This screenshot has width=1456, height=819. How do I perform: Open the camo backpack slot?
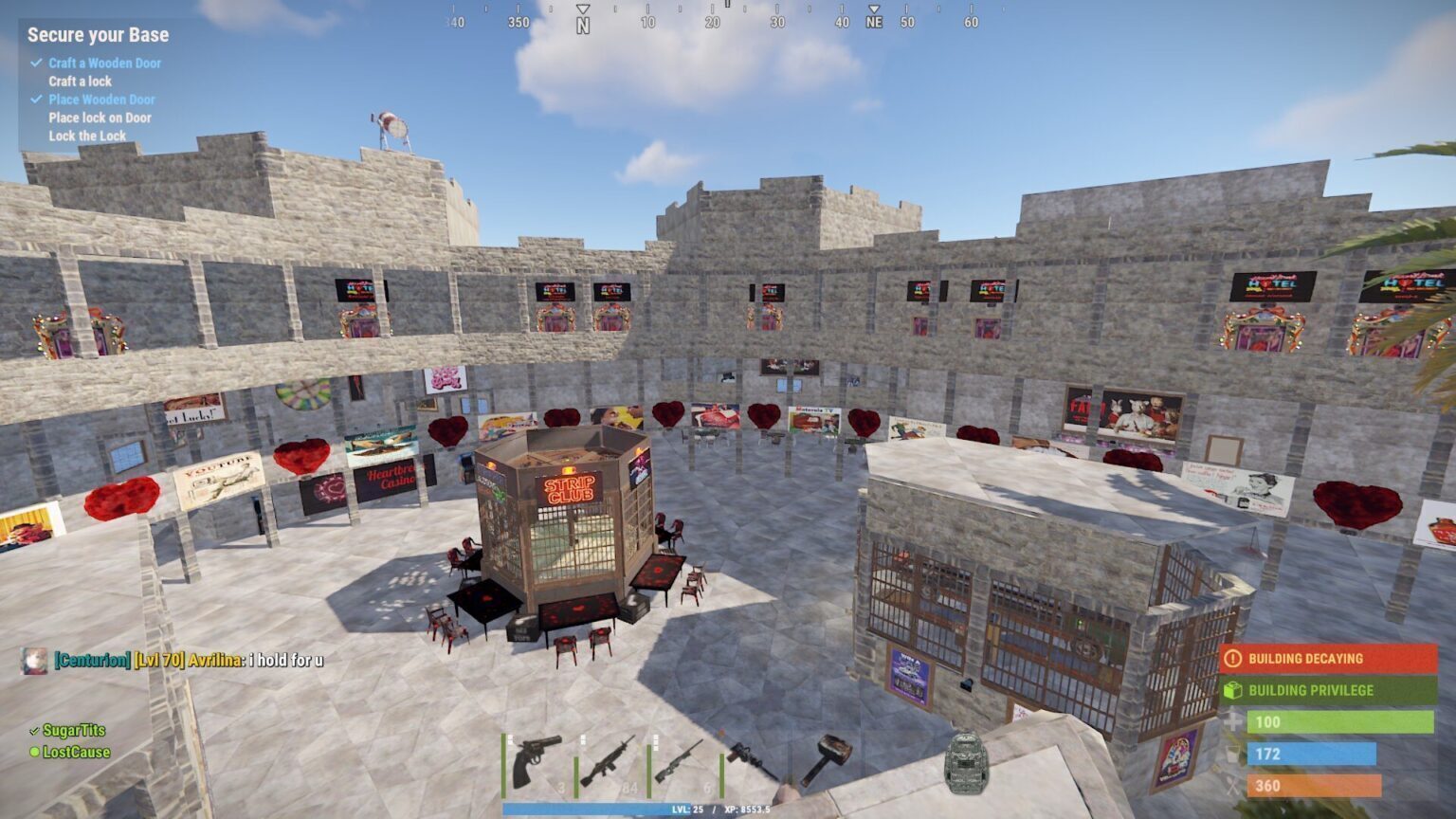pos(966,761)
